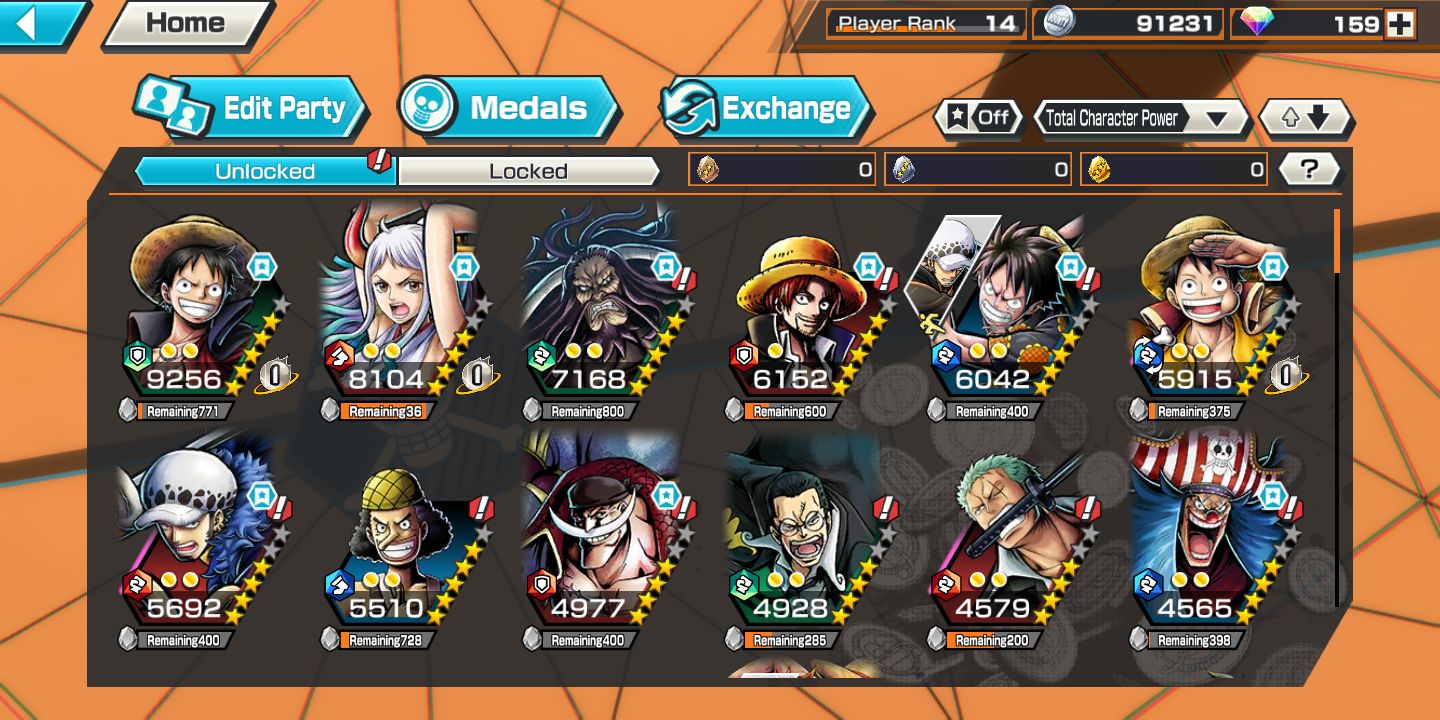Pick the 4565 power Buggy character

tap(1206, 540)
